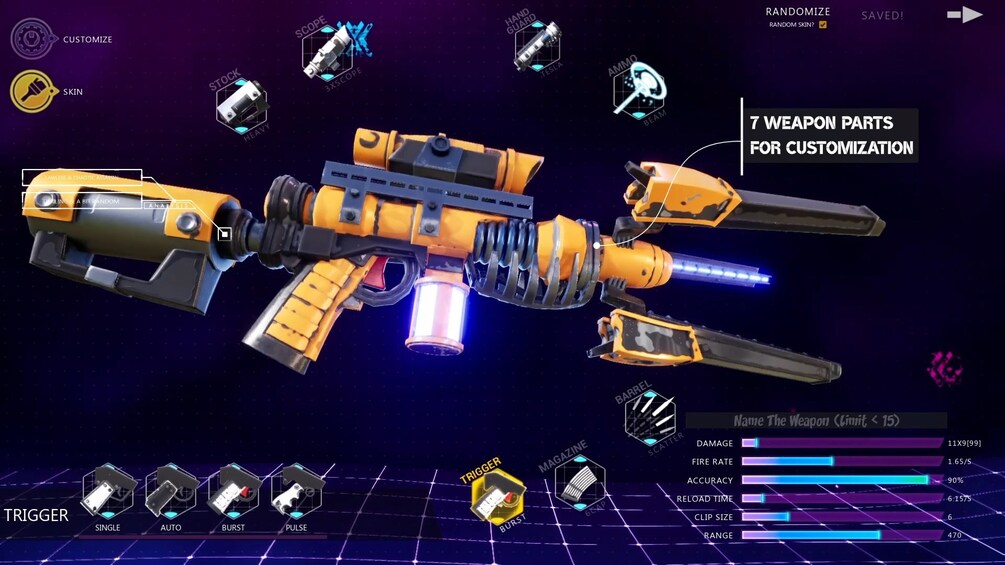Click the Name The Weapon field

pos(815,421)
